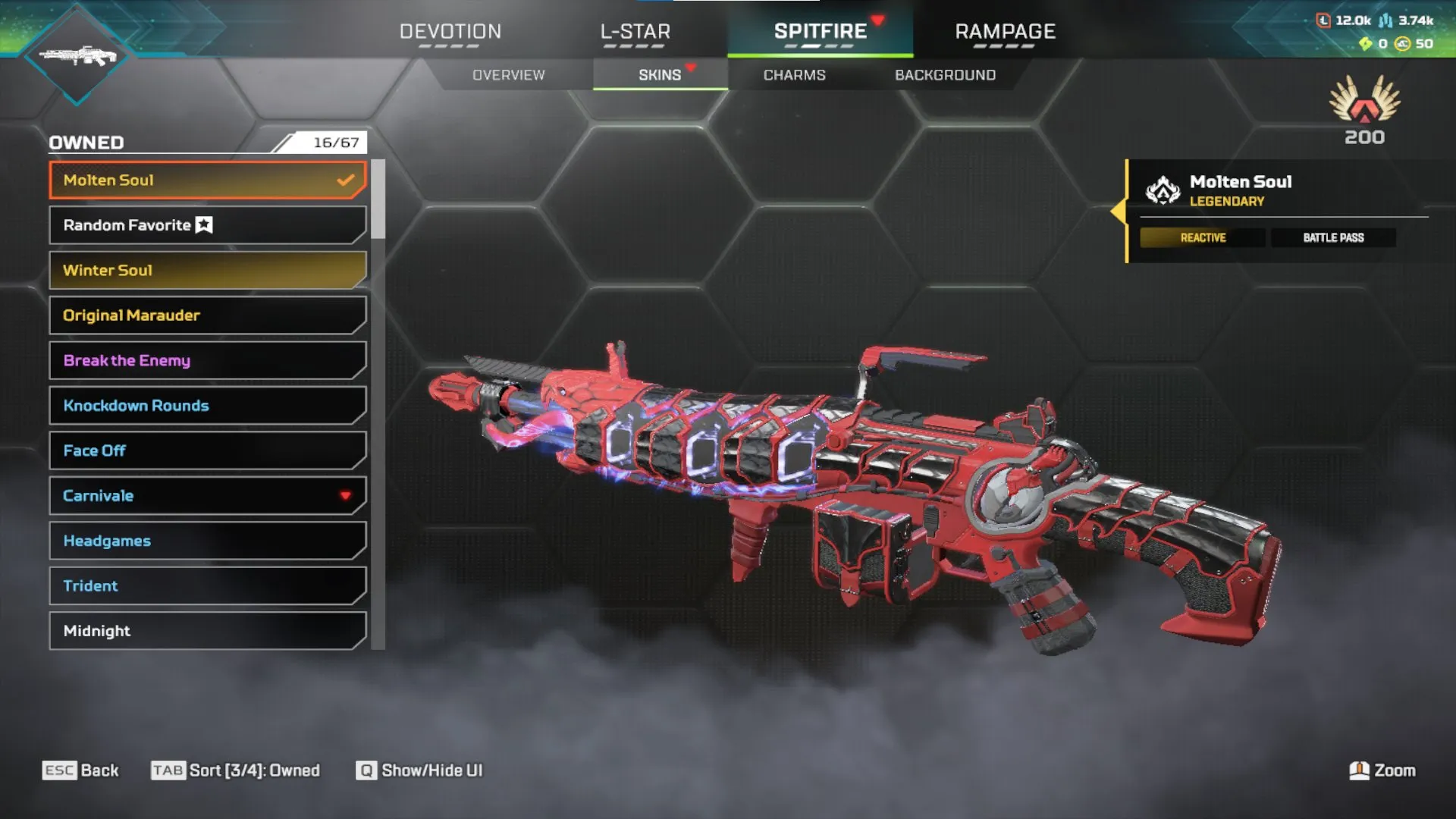Select the Winter Soul skin
Screen dimensions: 1456x819
[x=206, y=270]
